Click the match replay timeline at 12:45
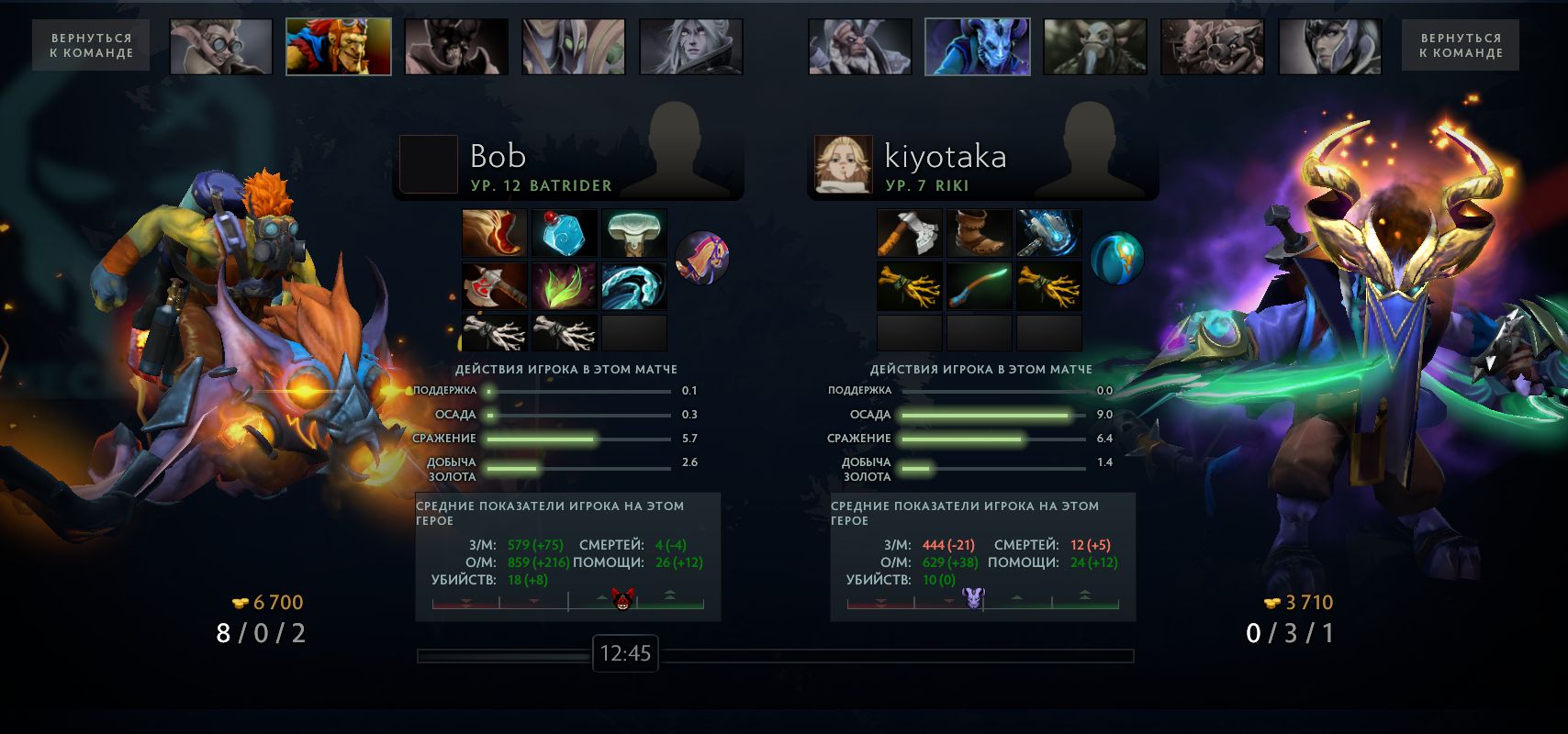This screenshot has width=1568, height=734. pos(626,655)
